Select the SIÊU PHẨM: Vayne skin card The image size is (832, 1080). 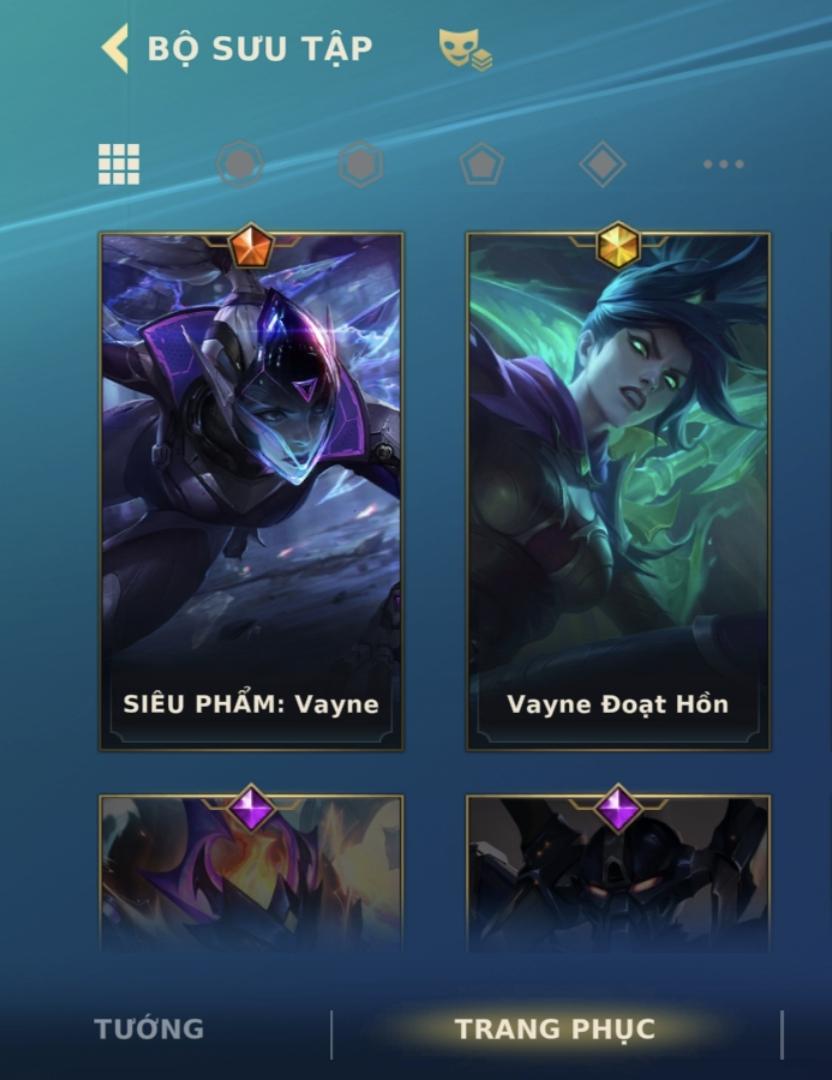click(251, 492)
